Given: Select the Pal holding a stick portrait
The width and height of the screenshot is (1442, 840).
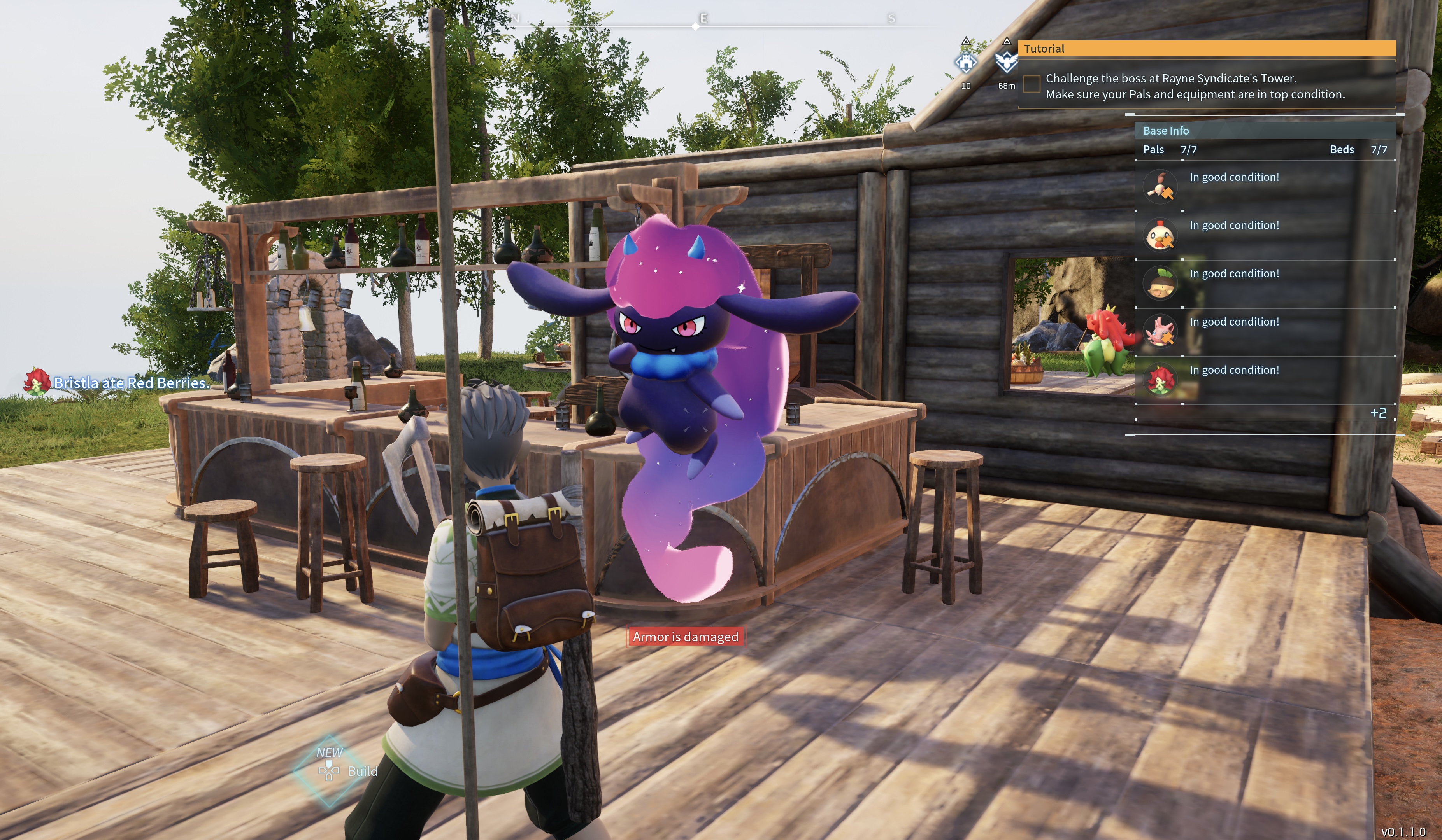Looking at the screenshot, I should [1160, 187].
